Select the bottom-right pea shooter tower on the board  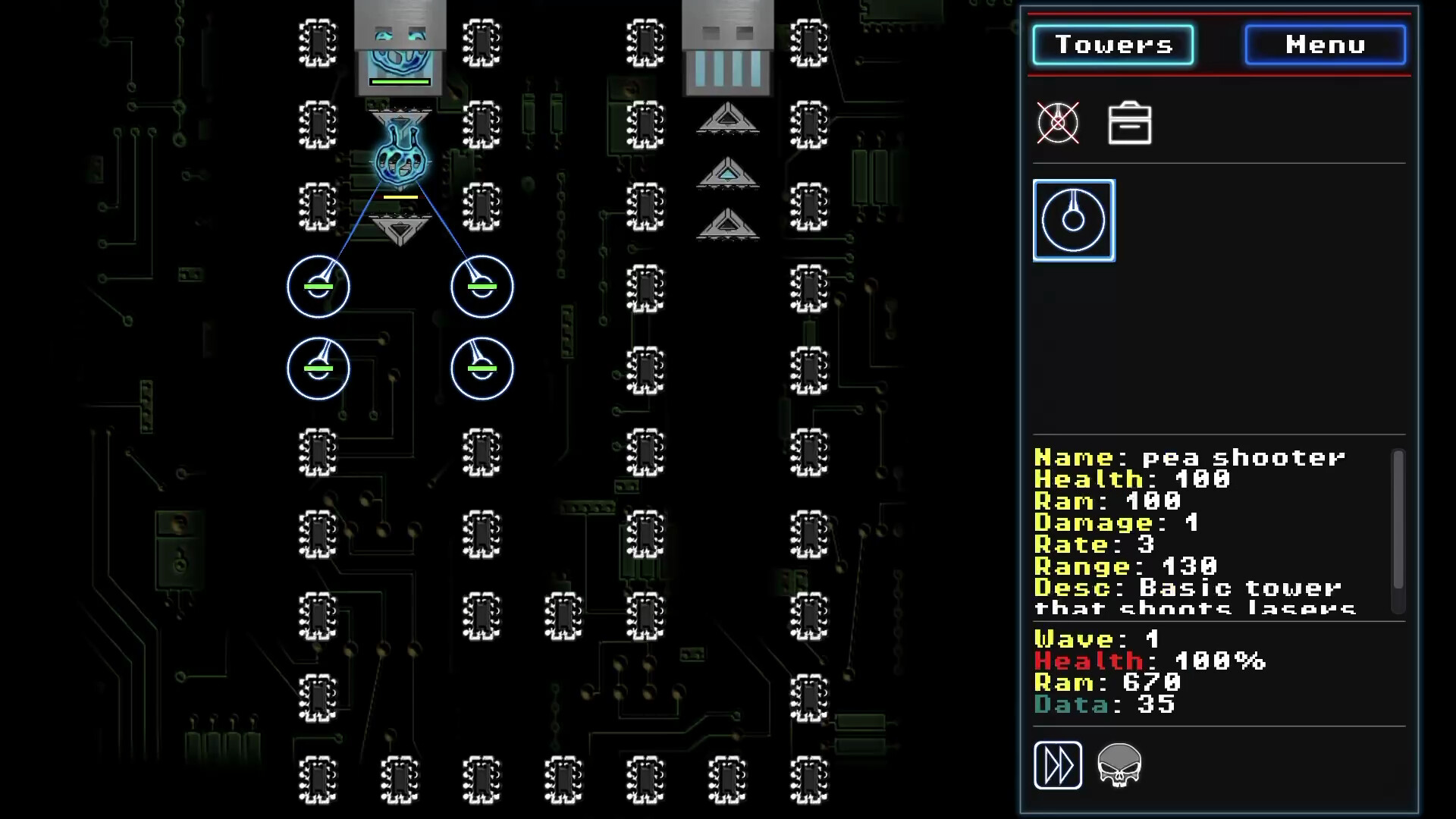[482, 368]
